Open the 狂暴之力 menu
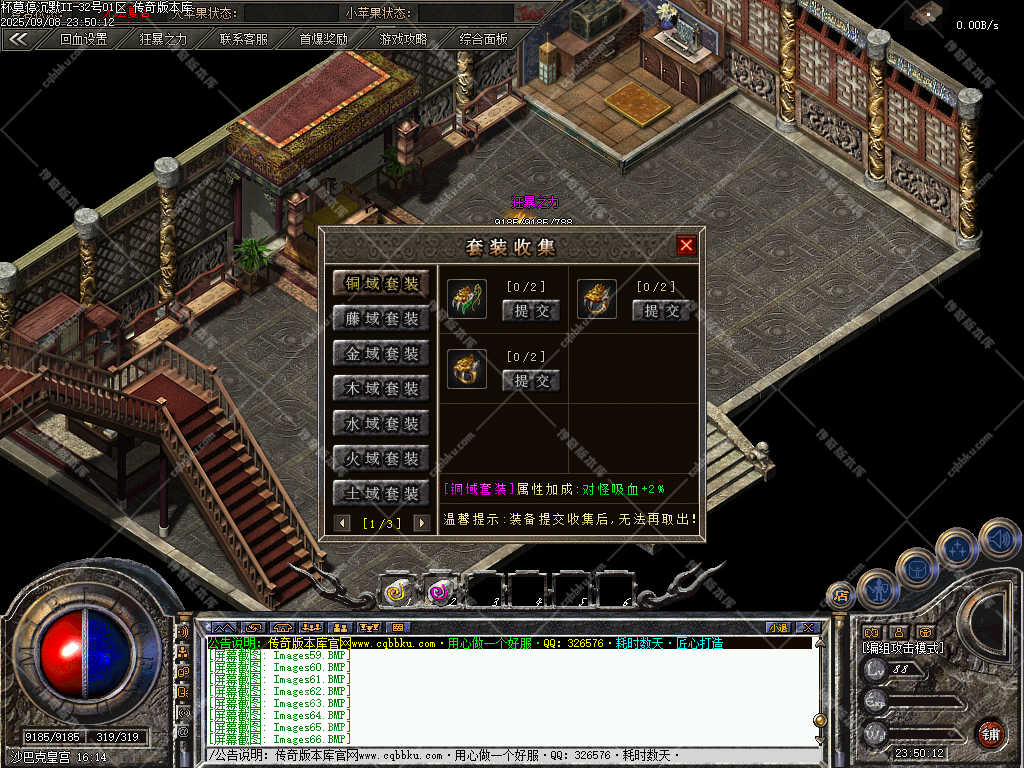The width and height of the screenshot is (1024, 768). [x=163, y=40]
